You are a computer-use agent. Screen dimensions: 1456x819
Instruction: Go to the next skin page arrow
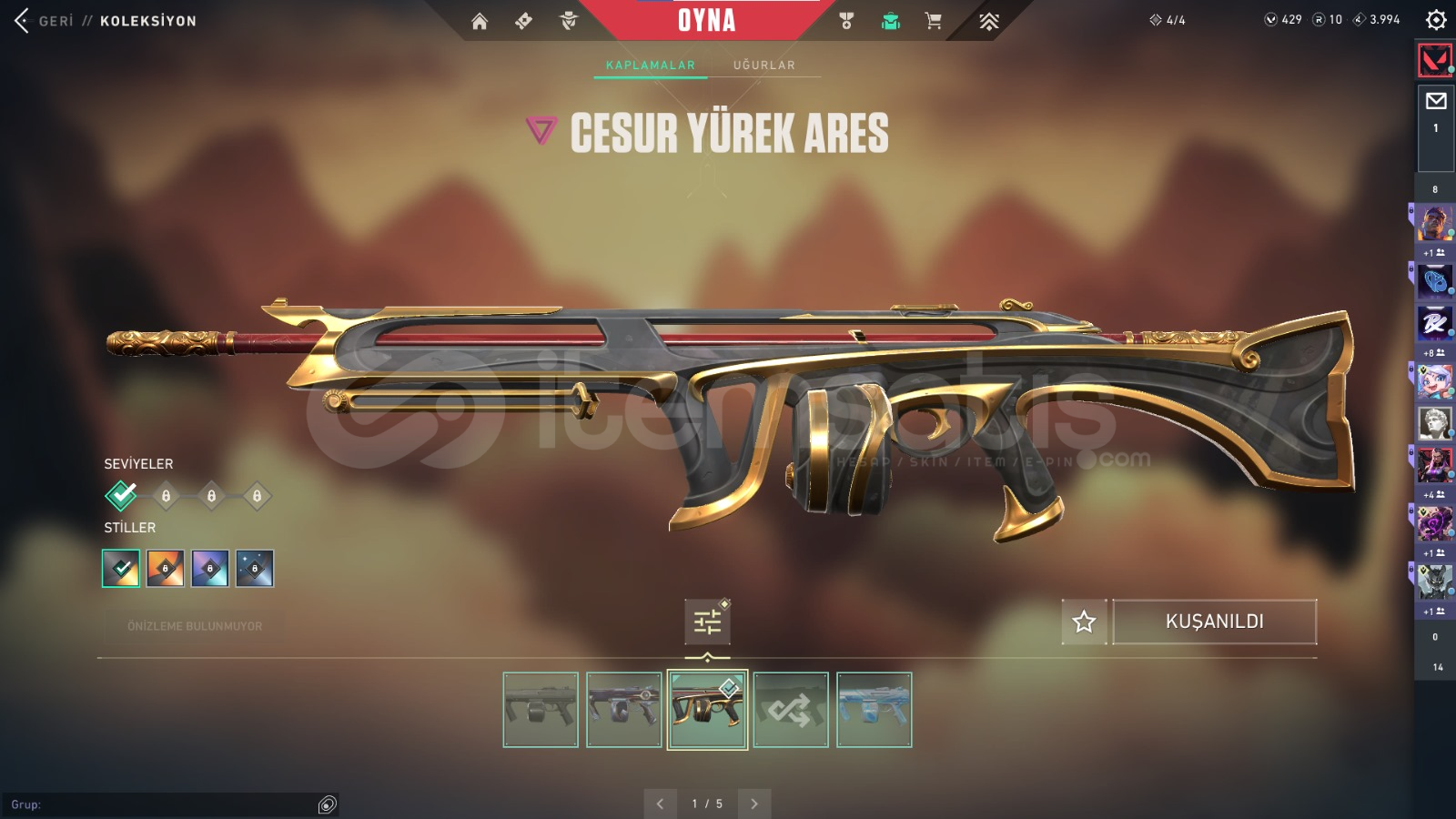point(754,804)
